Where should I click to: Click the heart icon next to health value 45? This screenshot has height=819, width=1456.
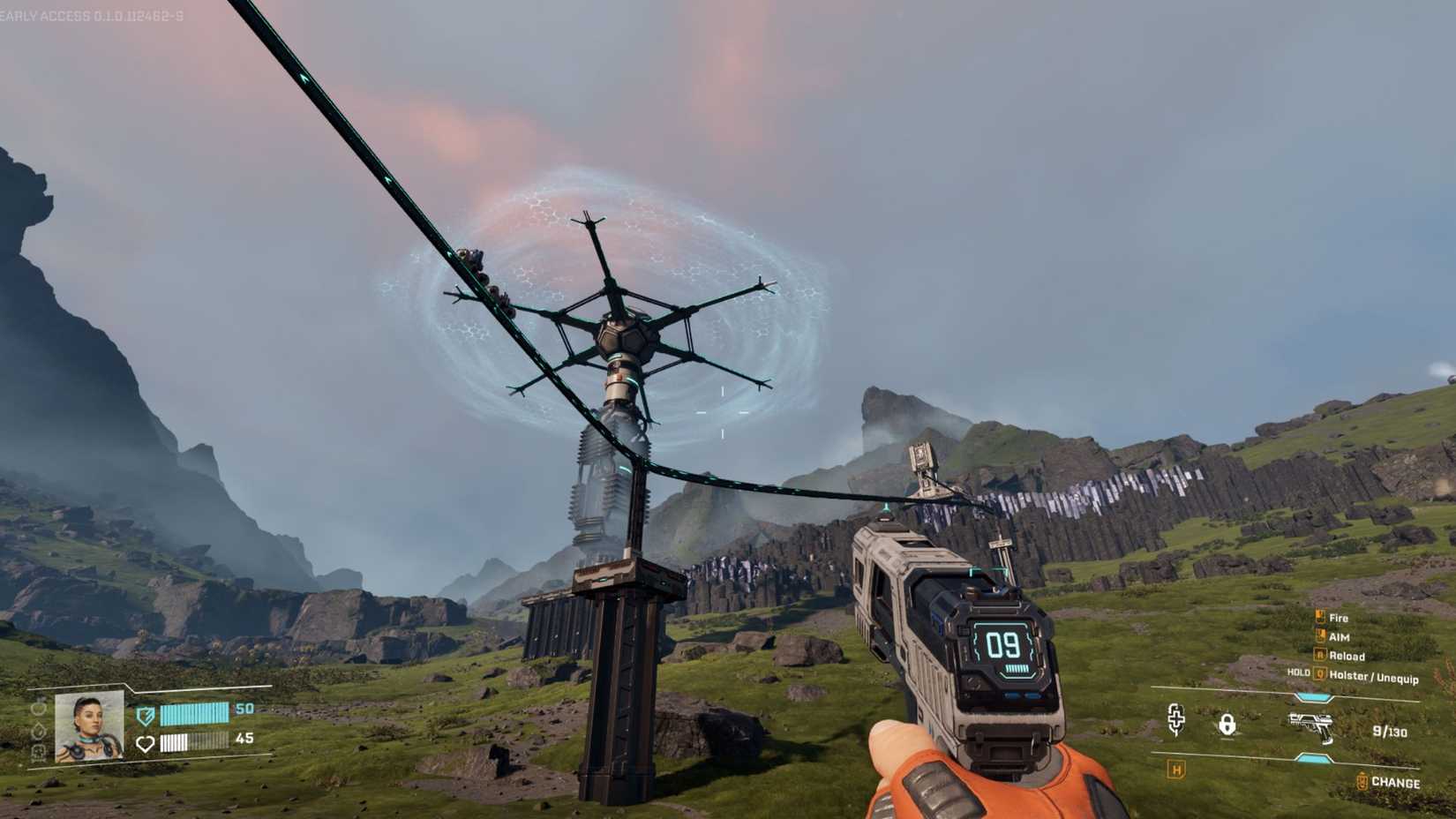pyautogui.click(x=145, y=744)
